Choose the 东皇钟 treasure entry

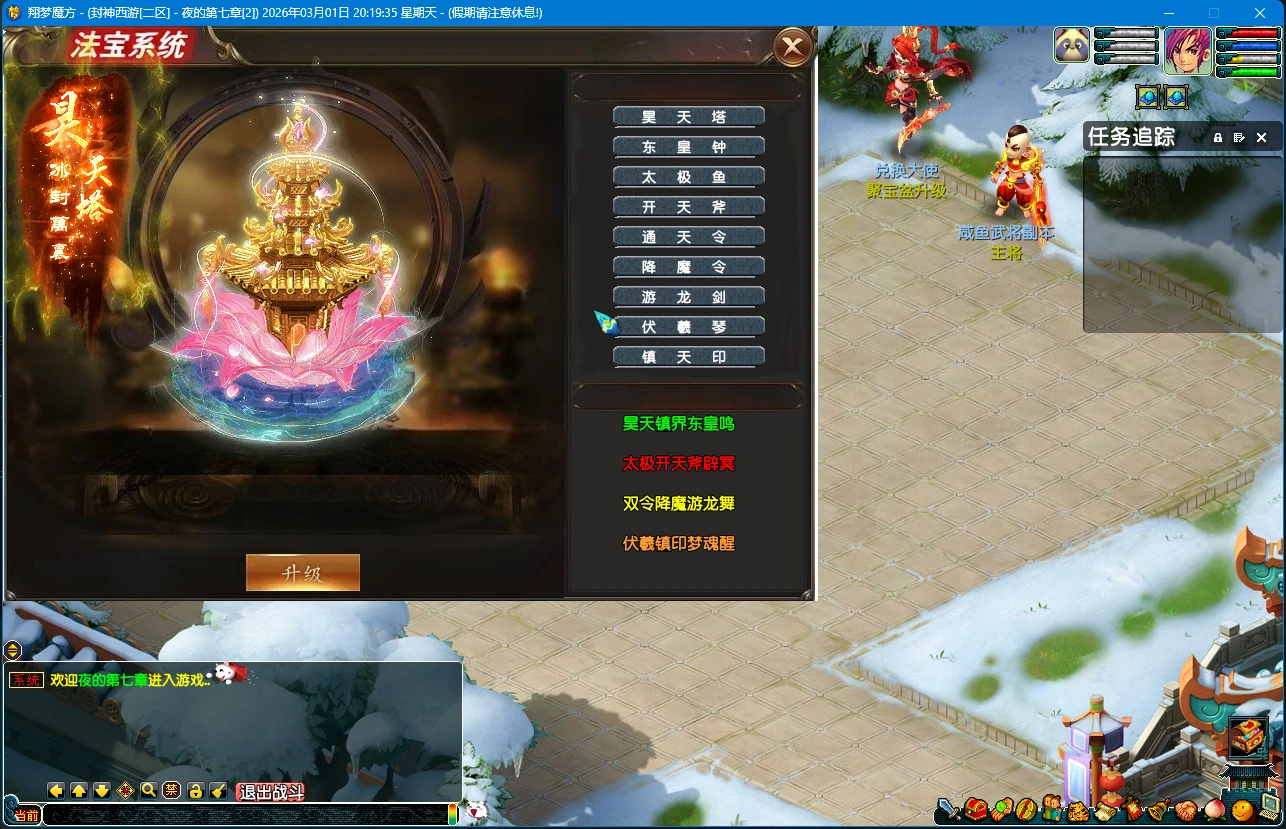[688, 147]
